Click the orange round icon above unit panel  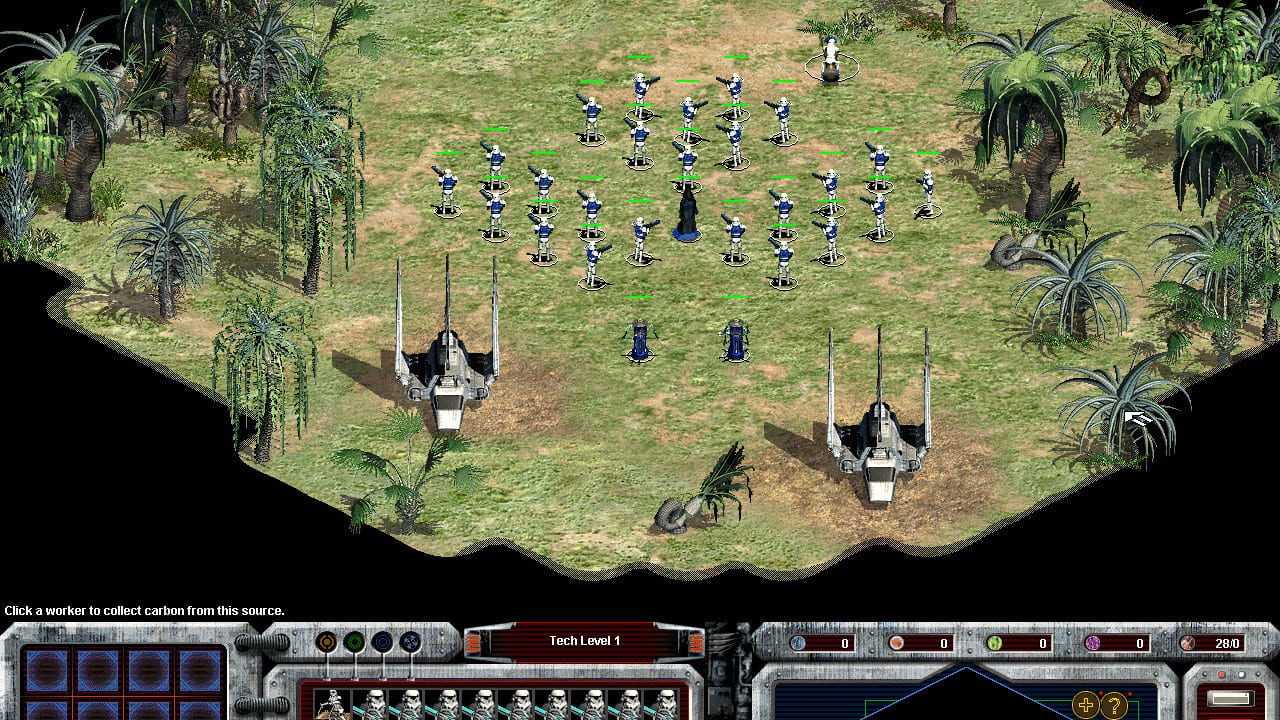326,642
